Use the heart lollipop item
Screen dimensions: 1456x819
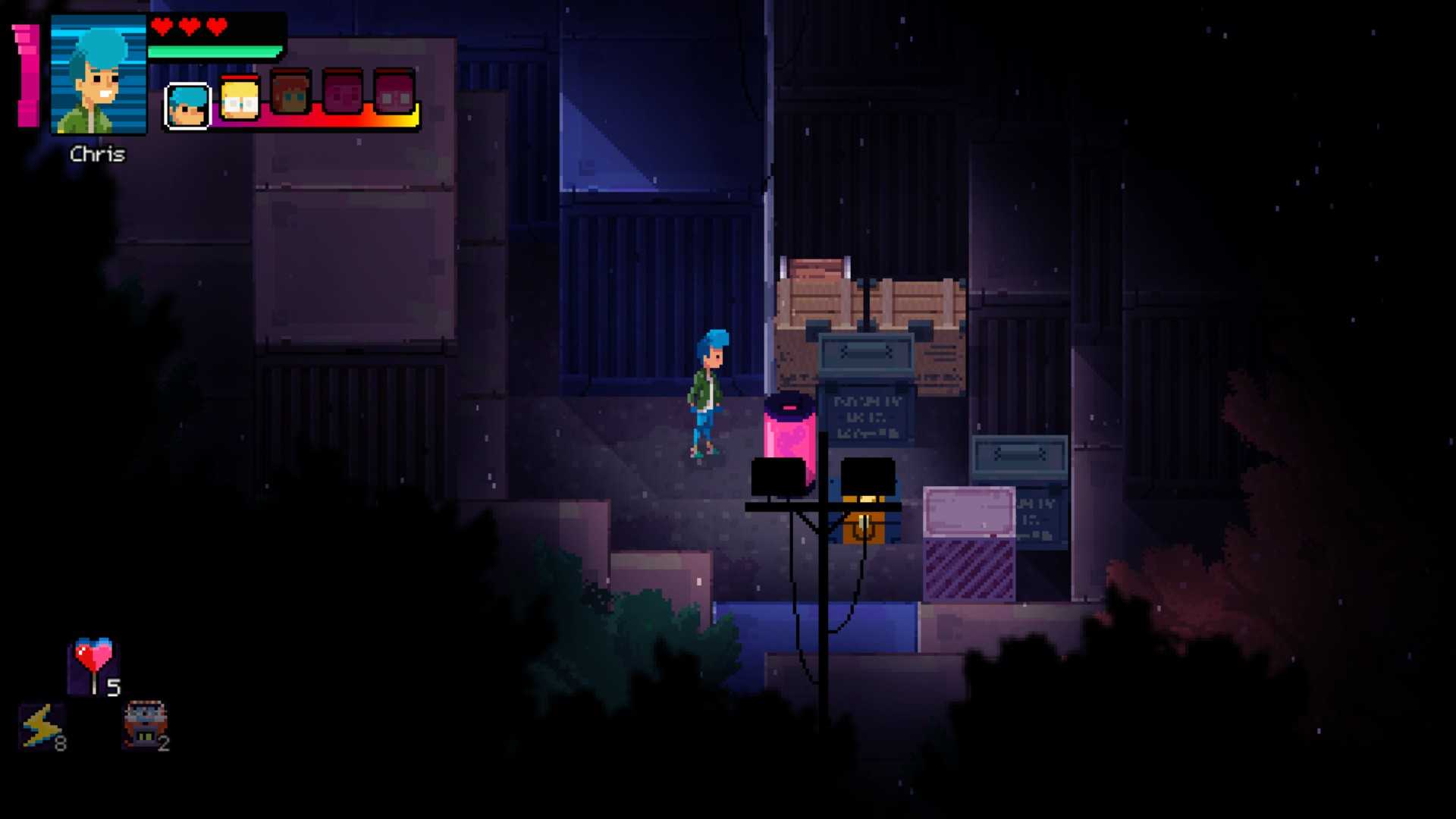coord(94,664)
